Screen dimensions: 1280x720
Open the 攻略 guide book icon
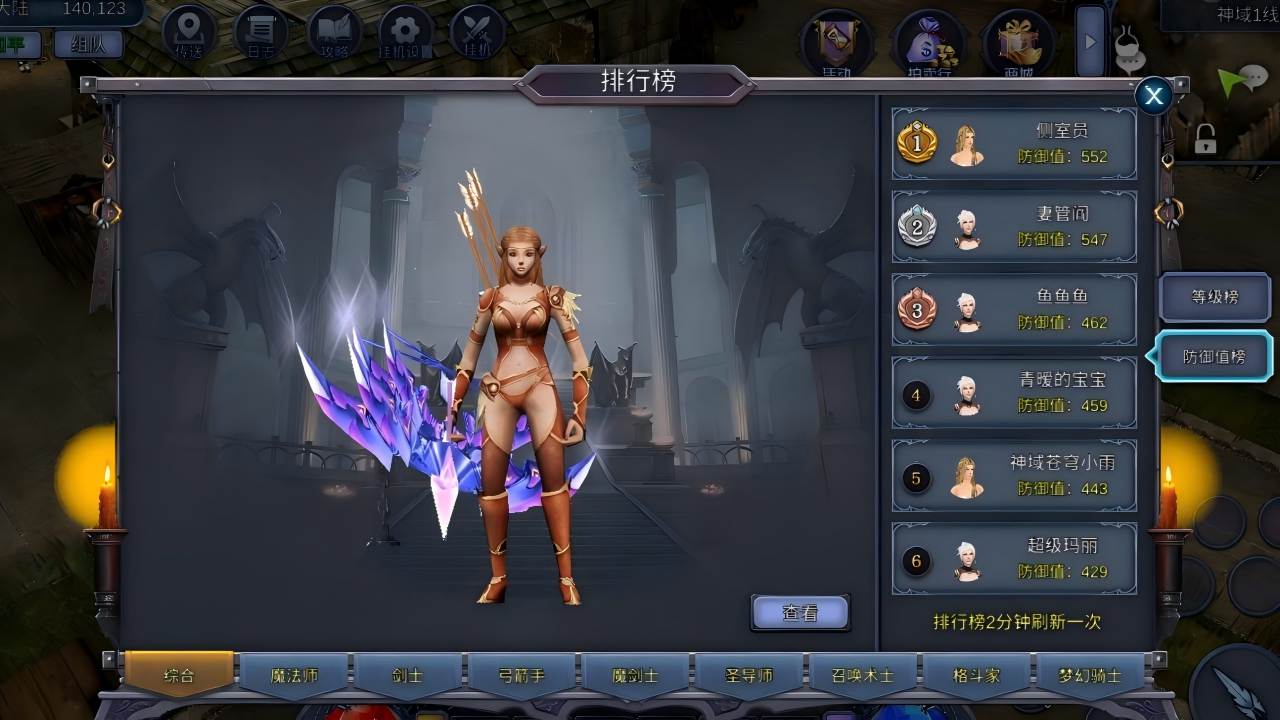[334, 33]
